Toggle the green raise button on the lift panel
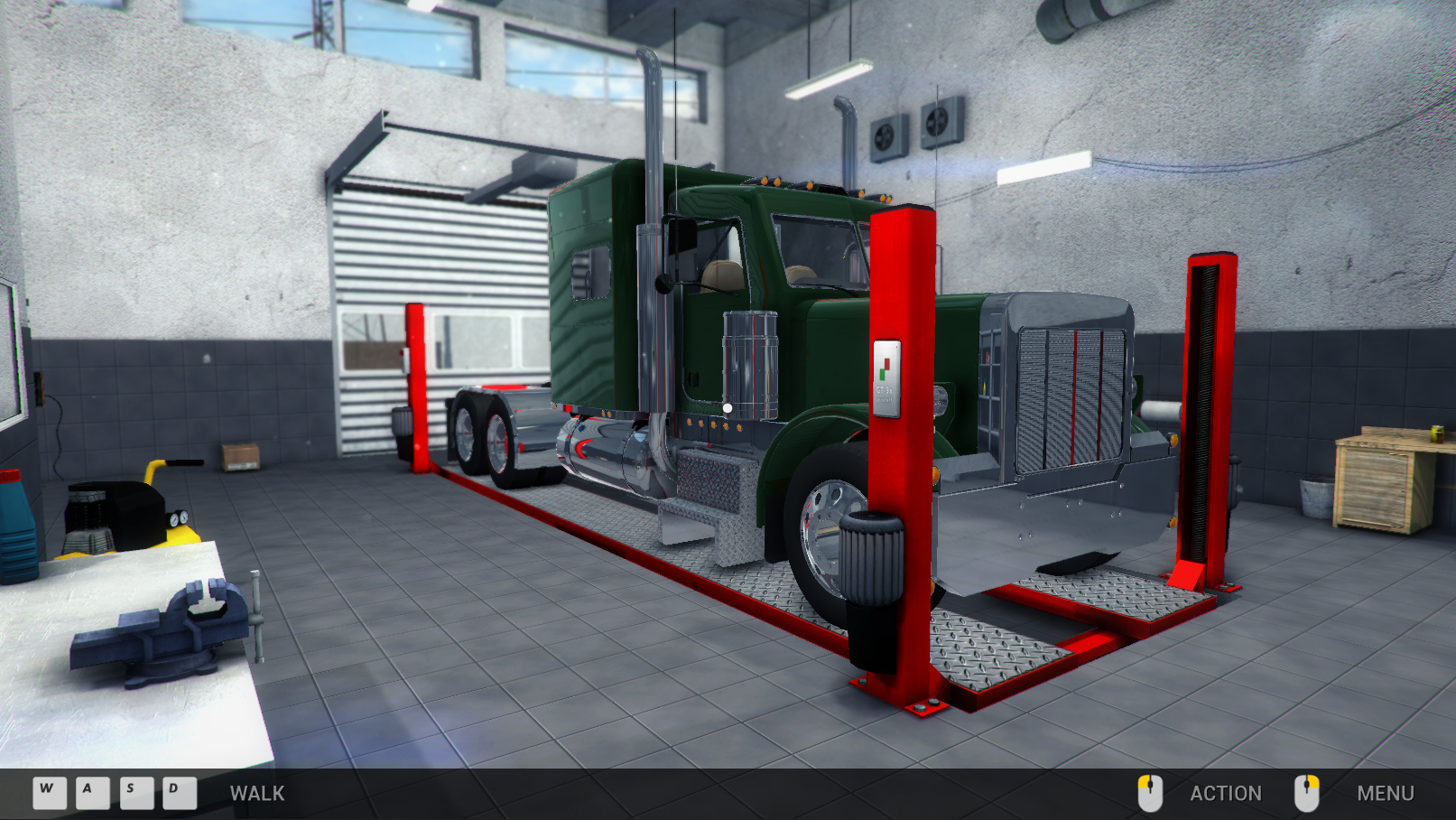This screenshot has height=820, width=1456. tap(882, 374)
